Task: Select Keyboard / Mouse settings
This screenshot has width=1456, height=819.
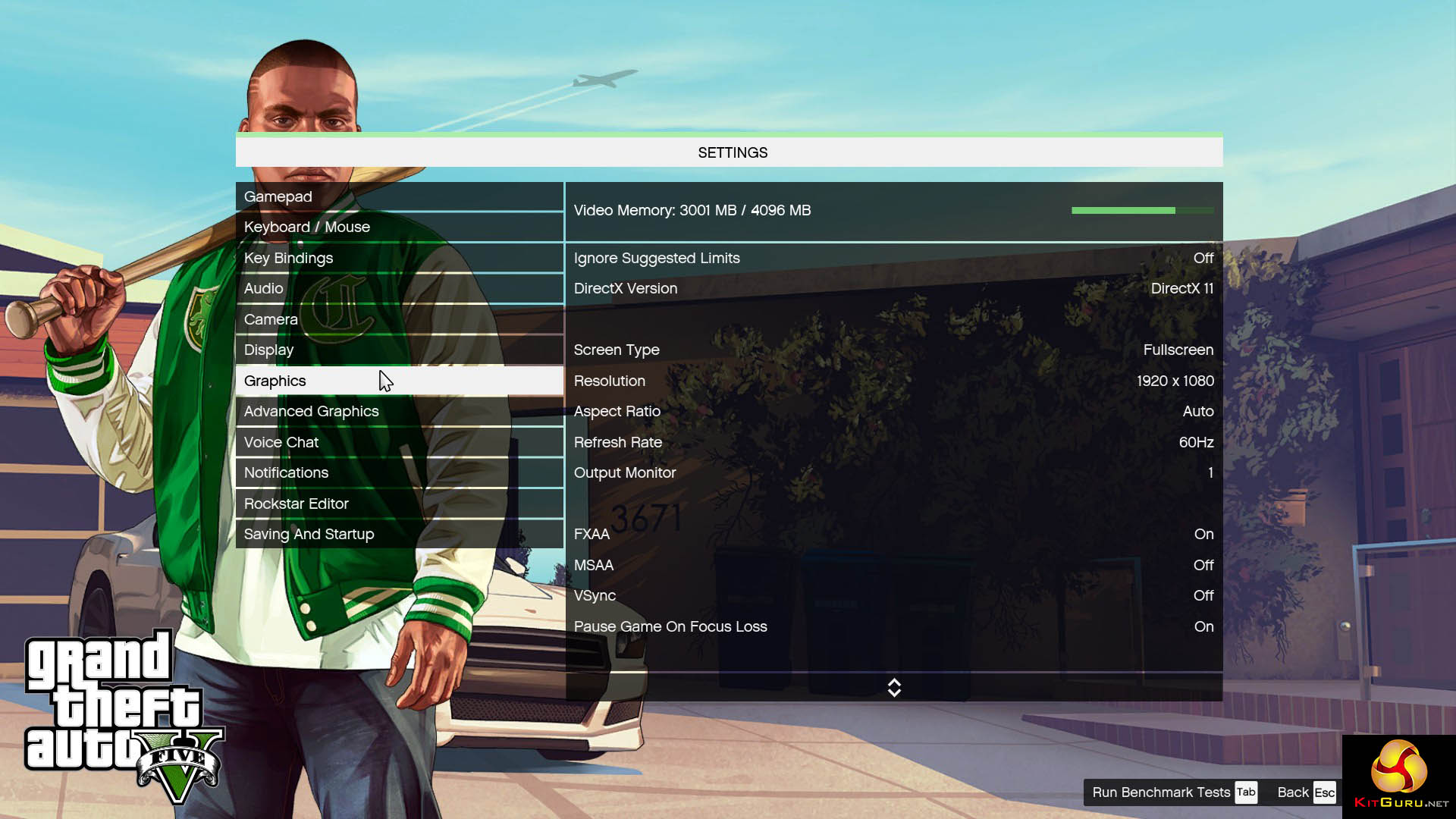Action: tap(399, 227)
